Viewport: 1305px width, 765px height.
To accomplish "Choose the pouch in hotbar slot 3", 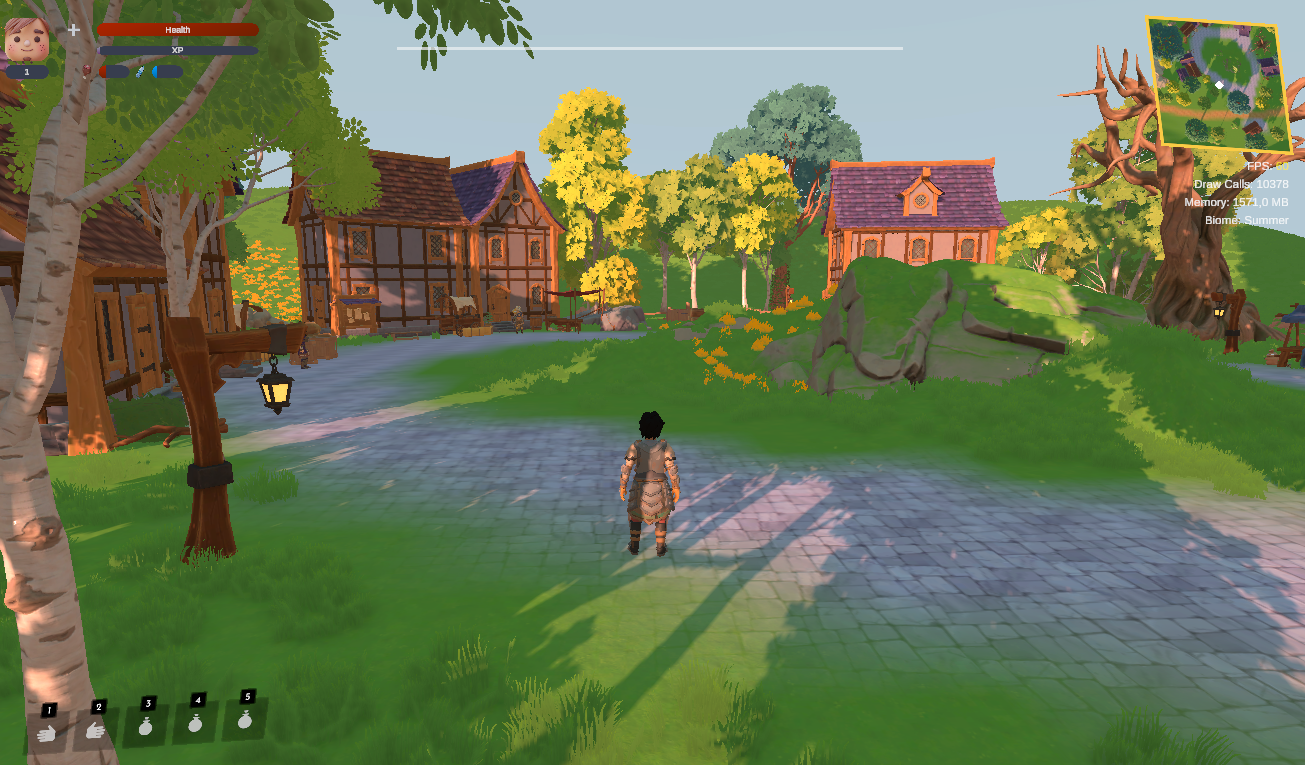I will point(146,726).
